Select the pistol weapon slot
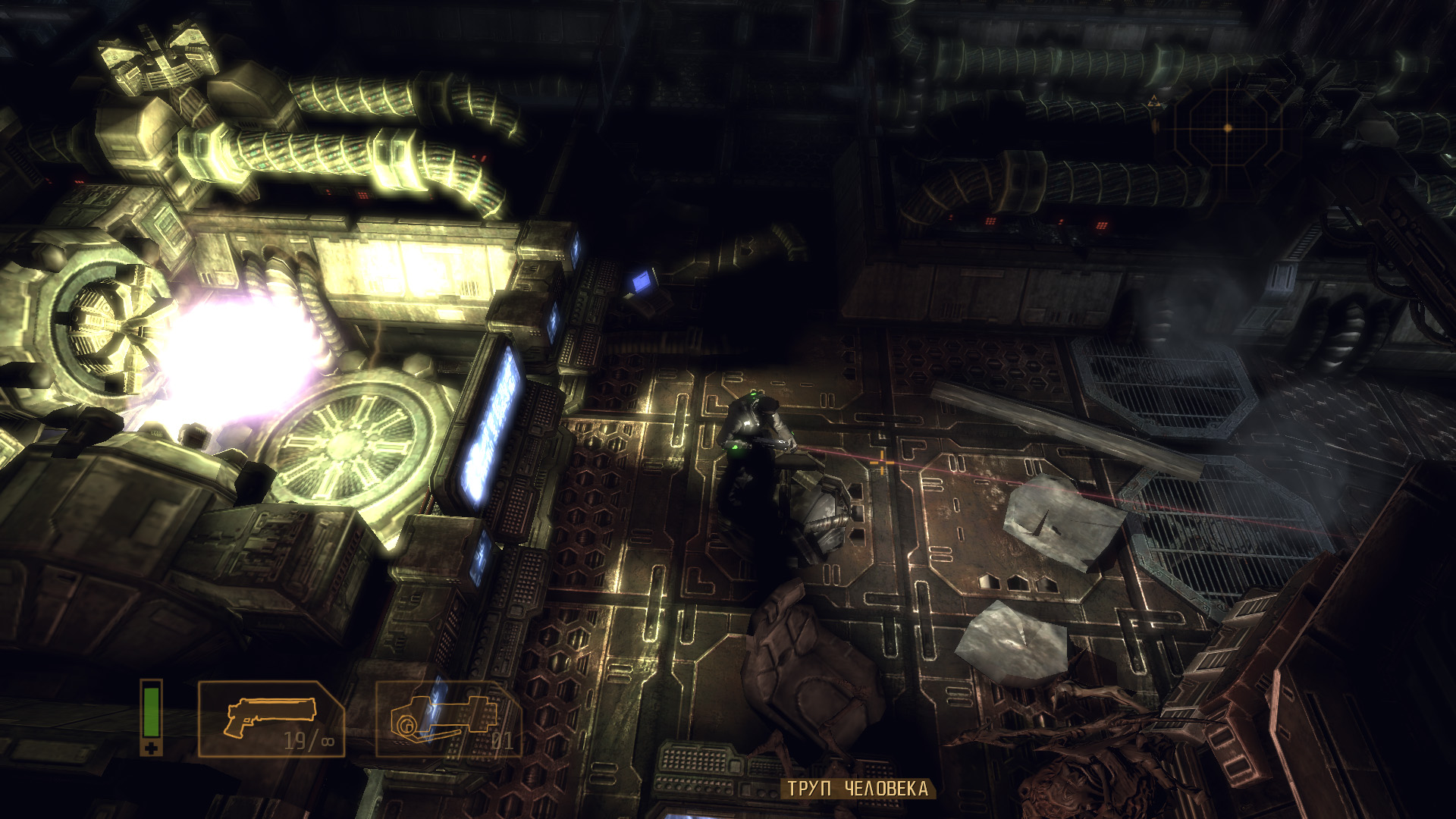This screenshot has width=1456, height=819. tap(271, 719)
